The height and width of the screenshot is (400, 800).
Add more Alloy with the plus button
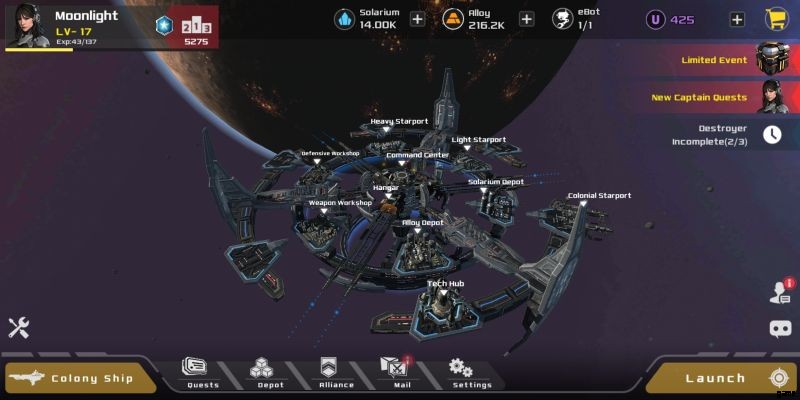tap(527, 19)
